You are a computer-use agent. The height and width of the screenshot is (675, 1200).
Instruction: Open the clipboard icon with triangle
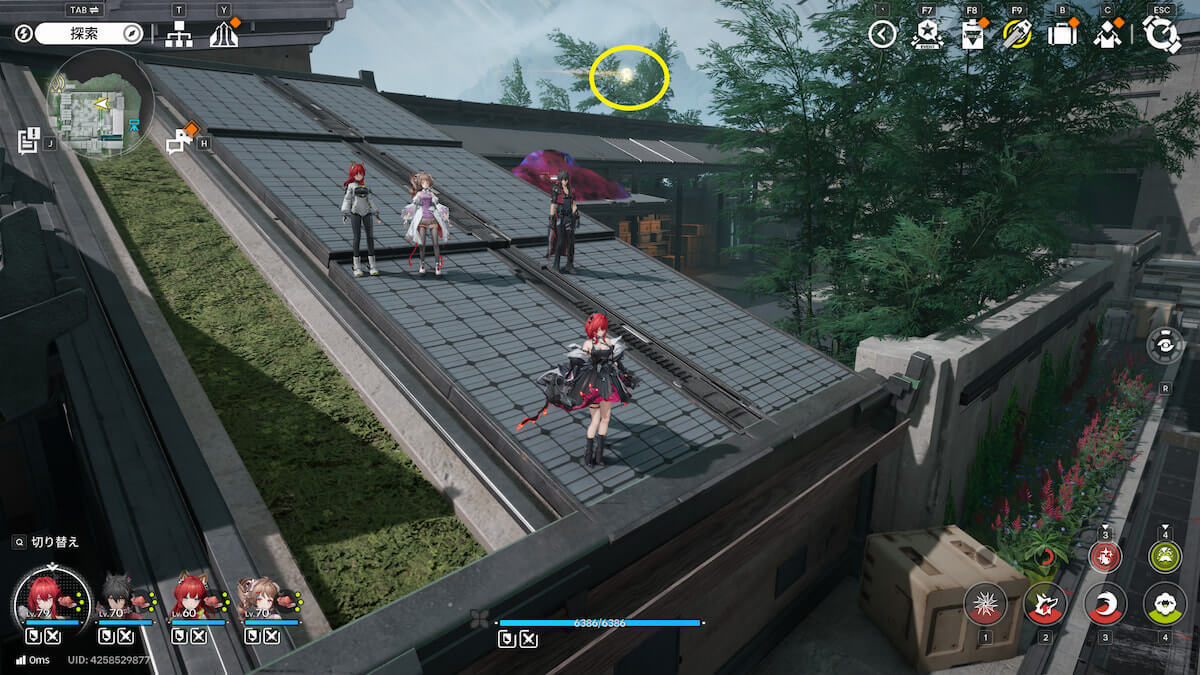click(972, 35)
